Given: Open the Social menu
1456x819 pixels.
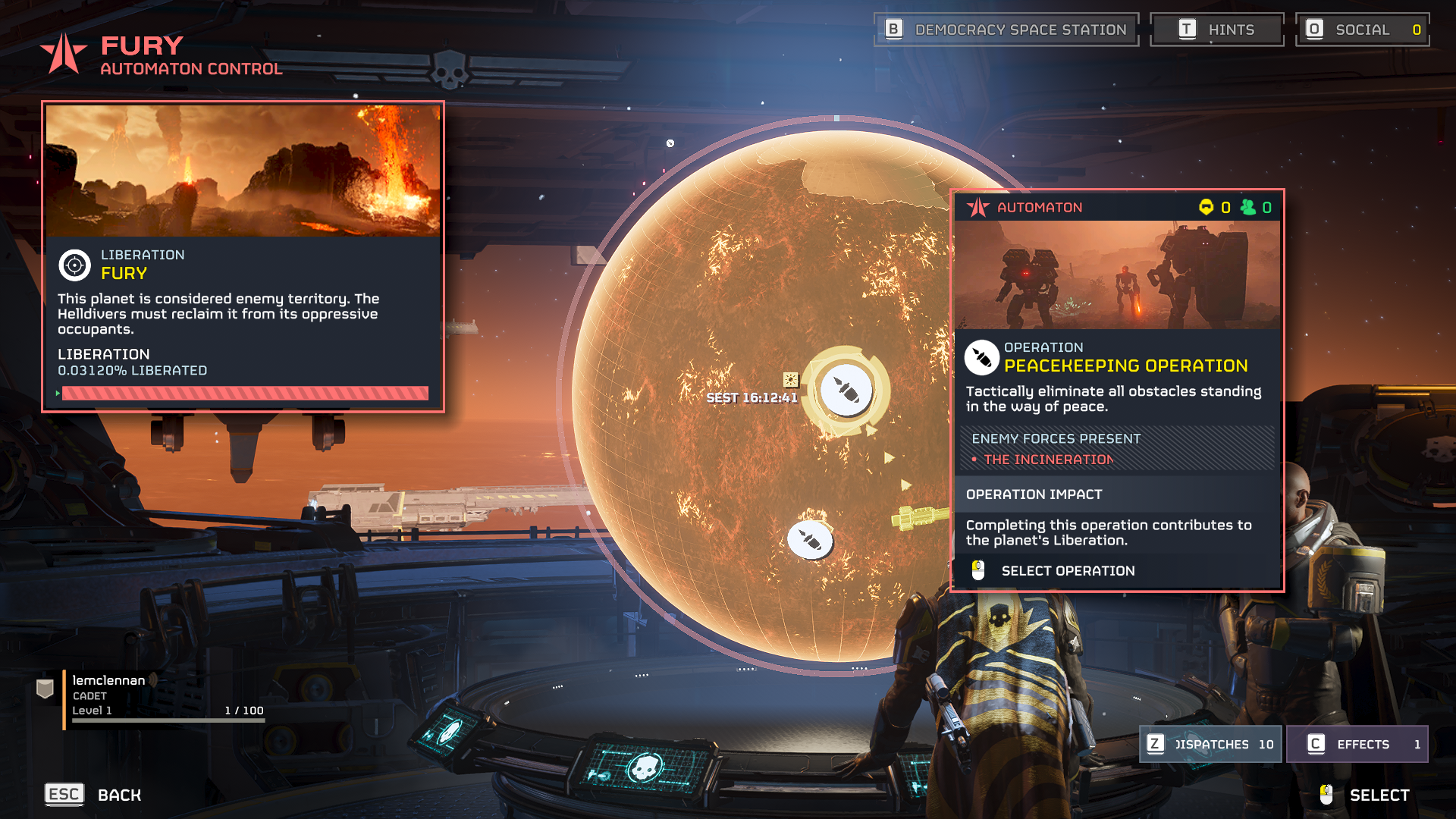Looking at the screenshot, I should pos(1362,30).
